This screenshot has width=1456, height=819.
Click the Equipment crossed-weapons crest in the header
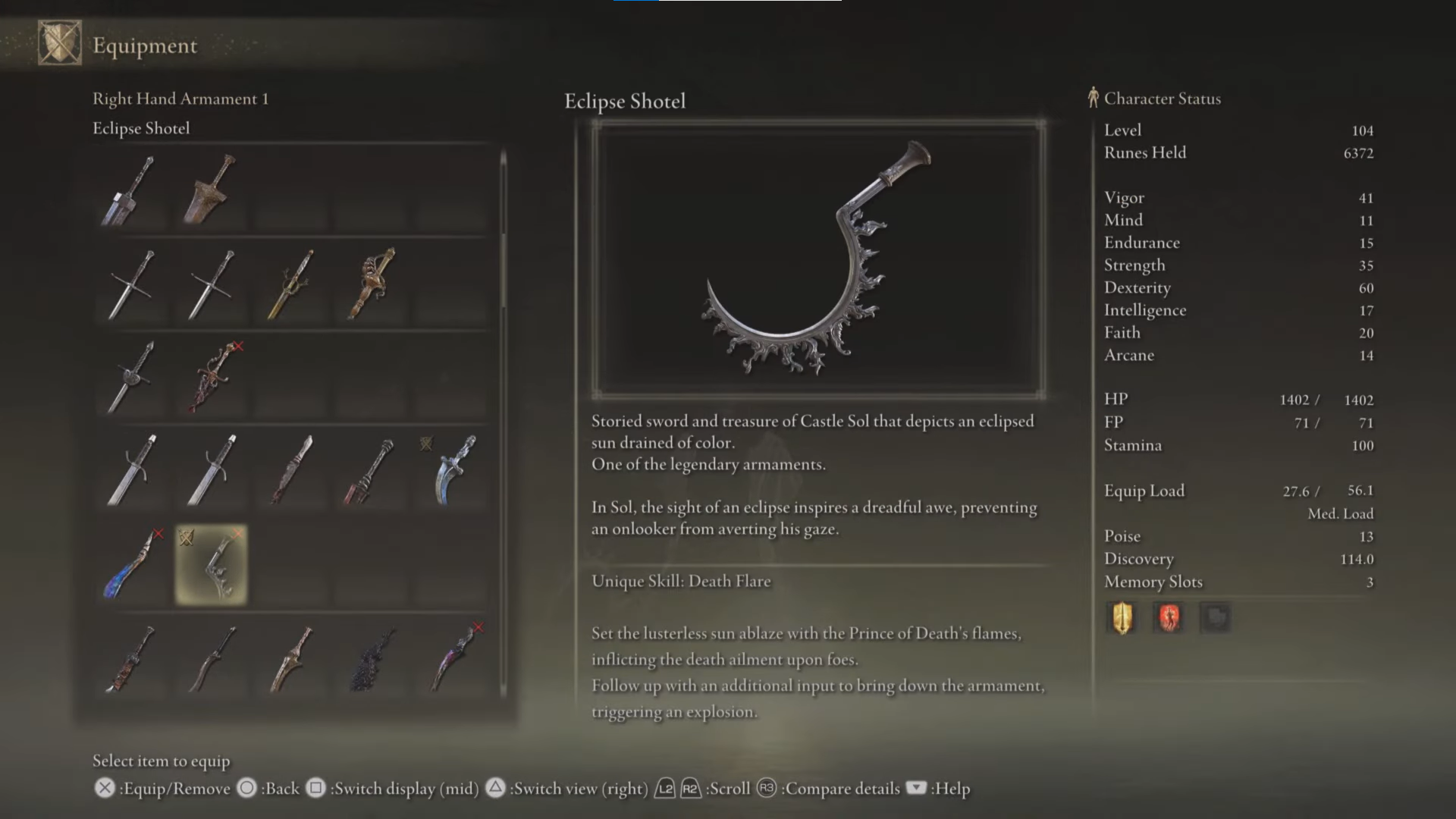59,43
